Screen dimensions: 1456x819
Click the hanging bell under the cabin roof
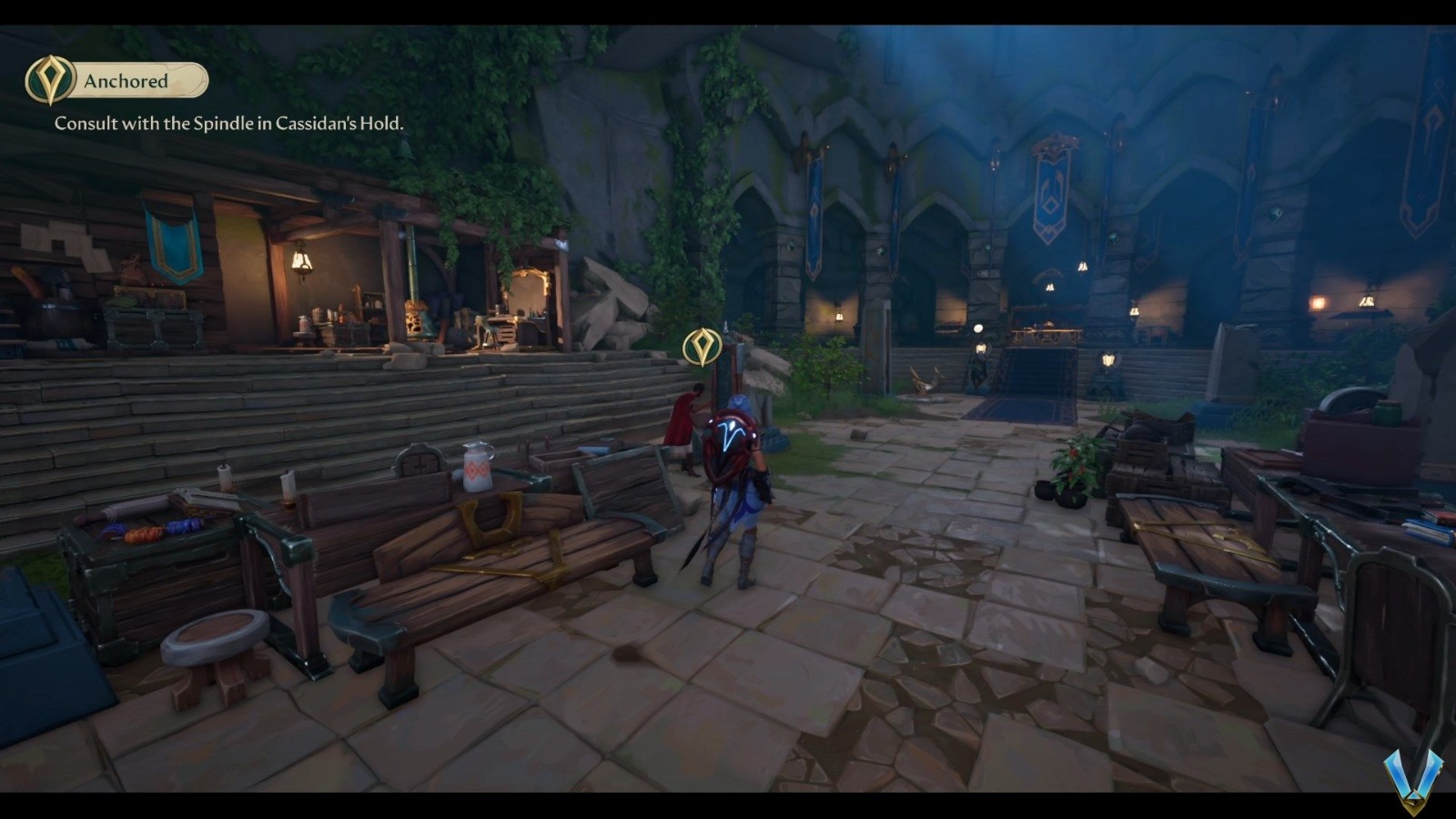click(x=300, y=264)
